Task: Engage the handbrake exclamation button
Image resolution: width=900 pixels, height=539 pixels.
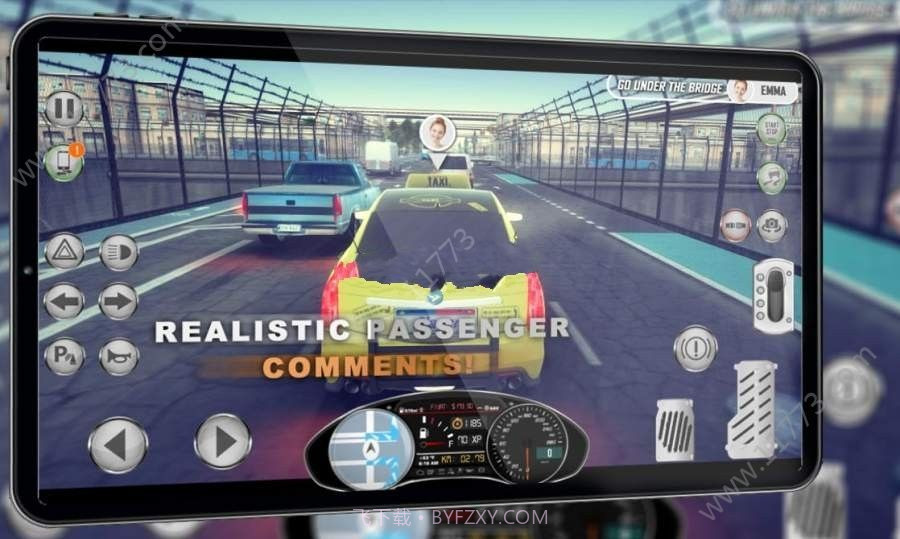Action: [x=696, y=348]
